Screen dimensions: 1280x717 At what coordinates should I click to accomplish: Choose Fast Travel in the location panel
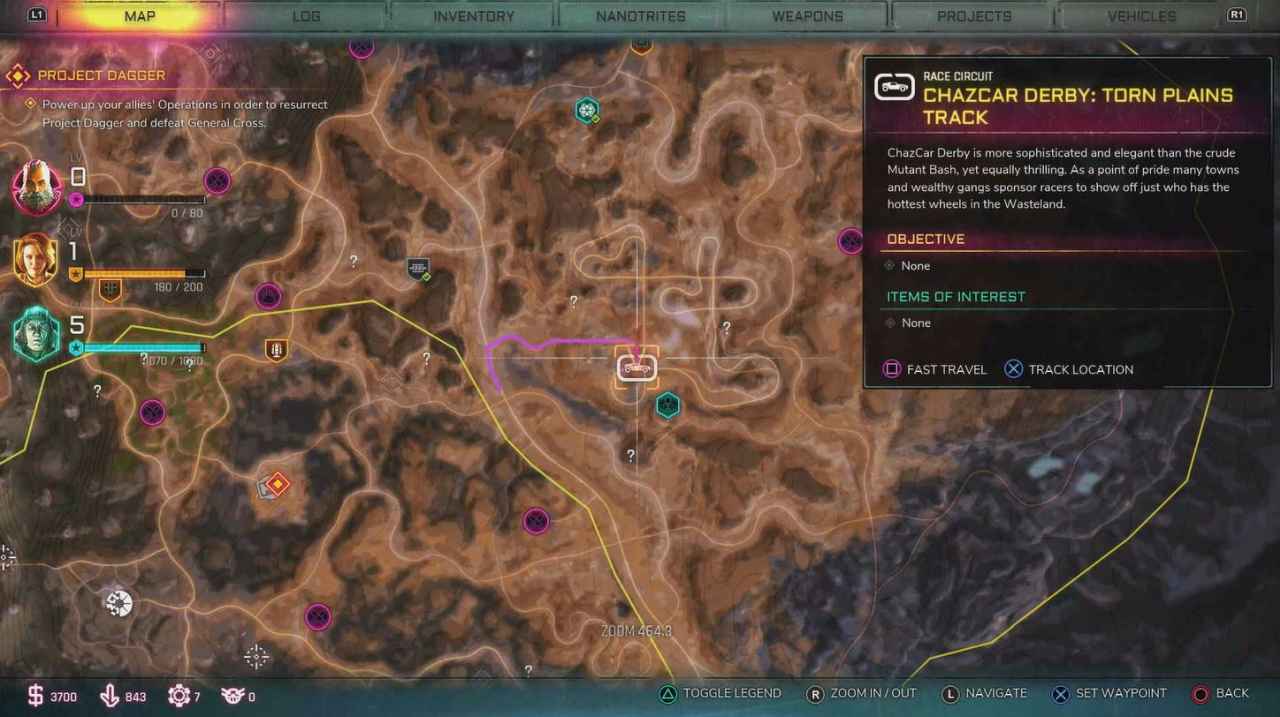[x=935, y=369]
